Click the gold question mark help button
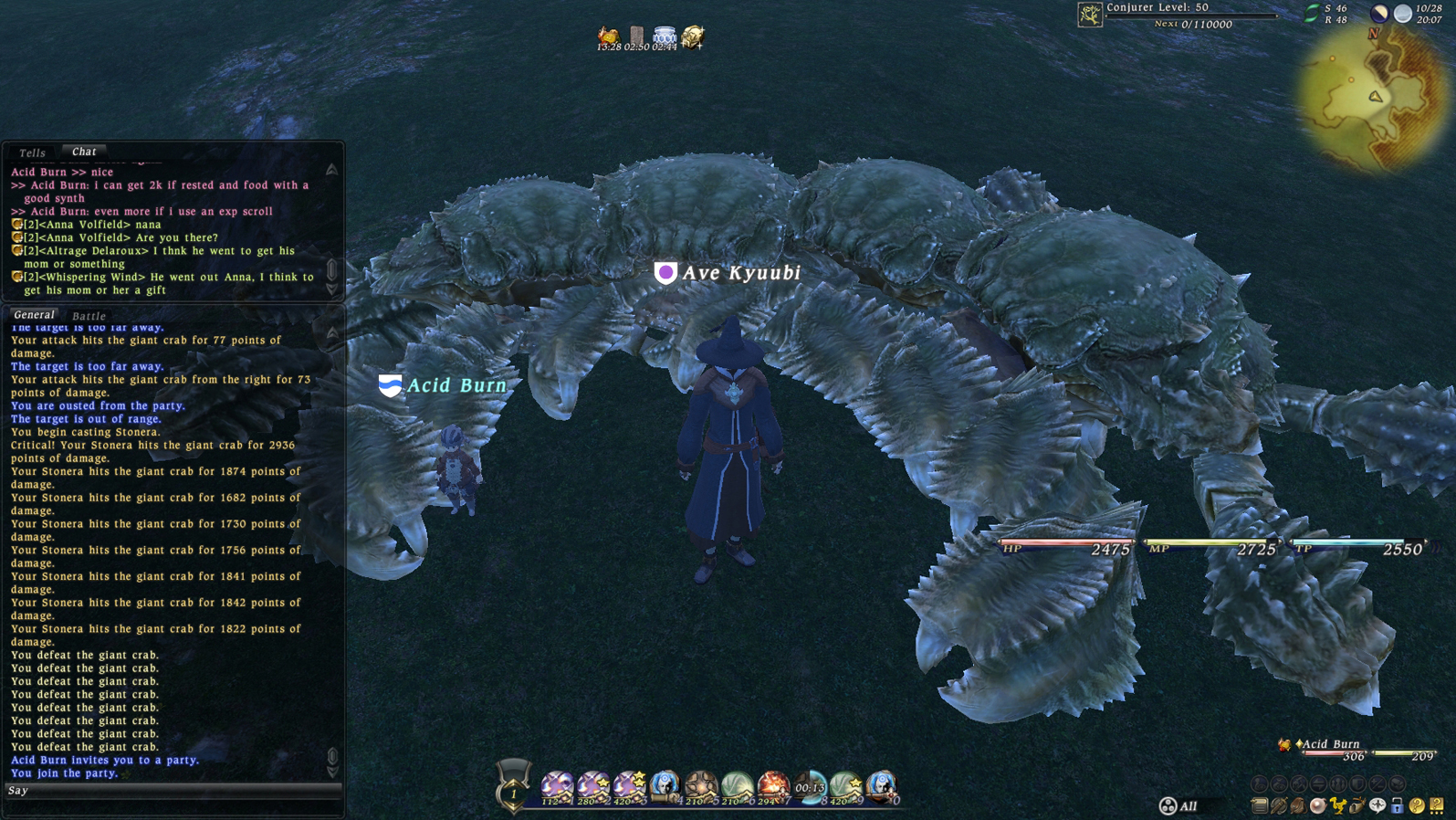The height and width of the screenshot is (820, 1456). 1419,806
